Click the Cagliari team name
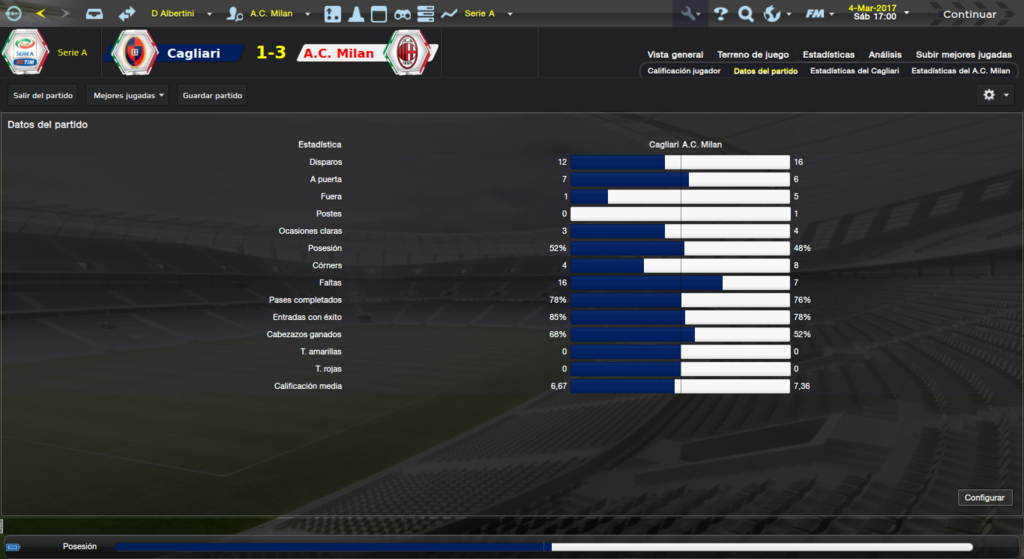The width and height of the screenshot is (1024, 559). [194, 53]
